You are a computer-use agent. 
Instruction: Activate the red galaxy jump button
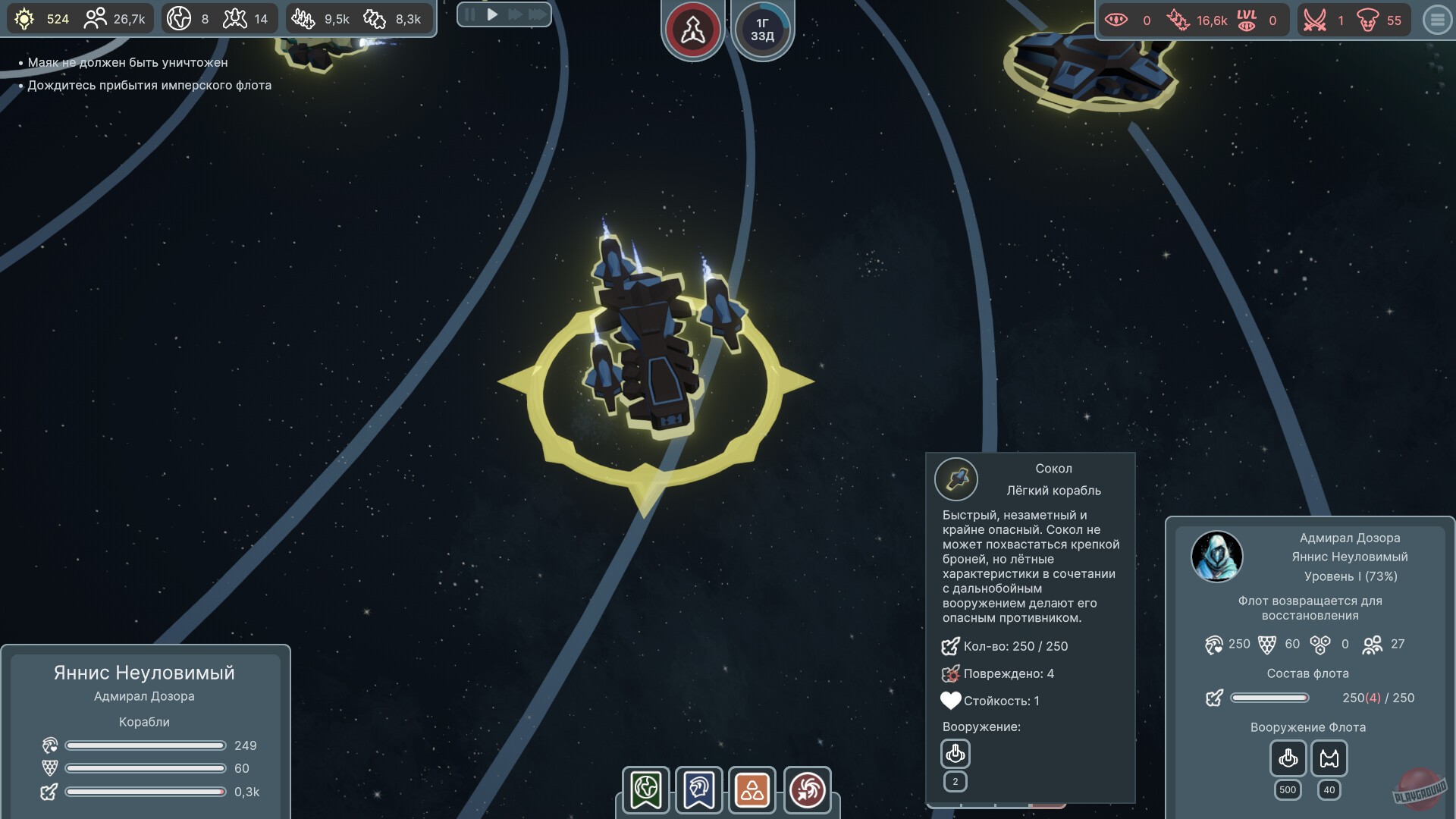click(807, 790)
